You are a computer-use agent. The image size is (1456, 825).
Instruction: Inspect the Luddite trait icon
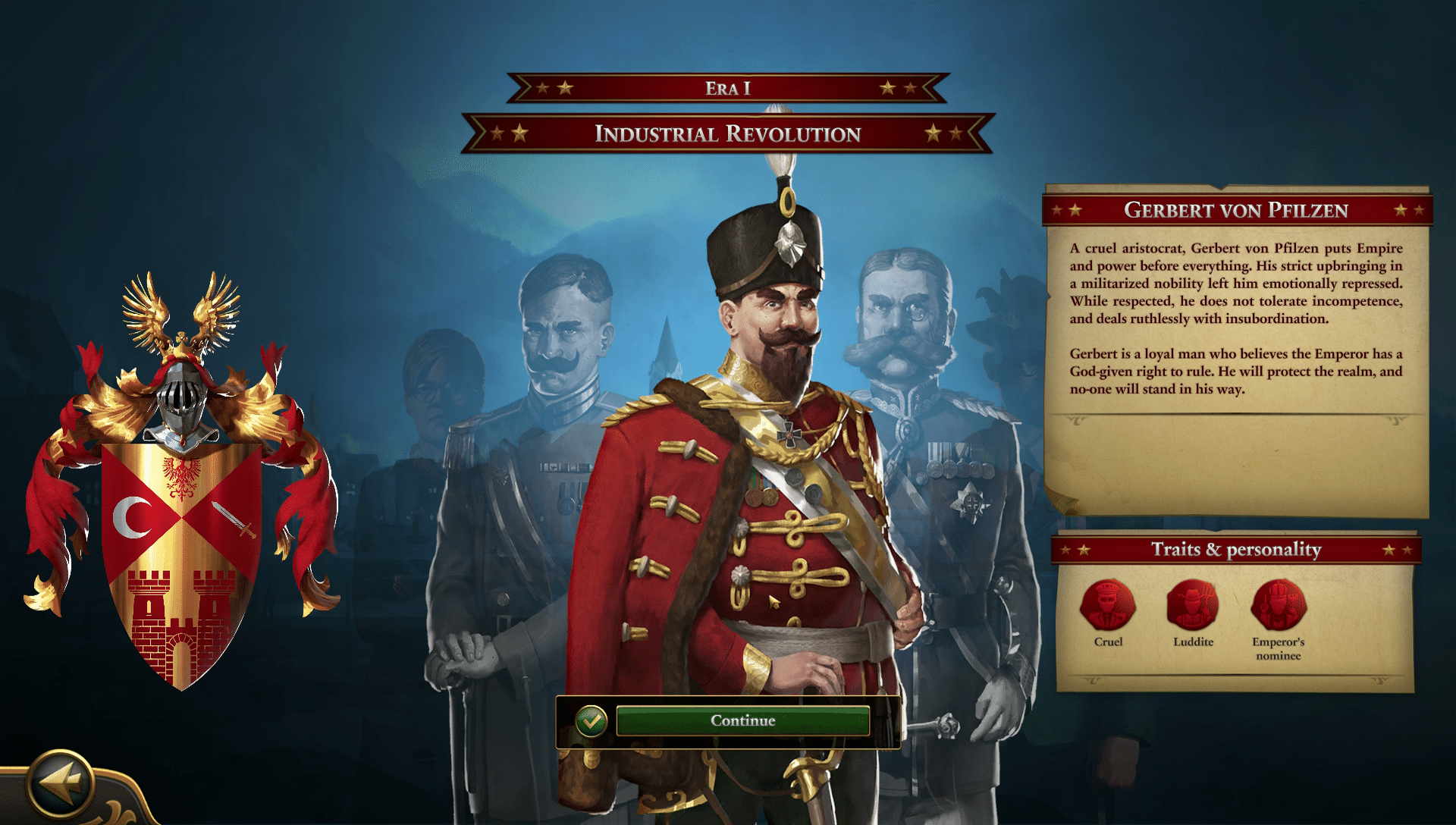[1193, 606]
